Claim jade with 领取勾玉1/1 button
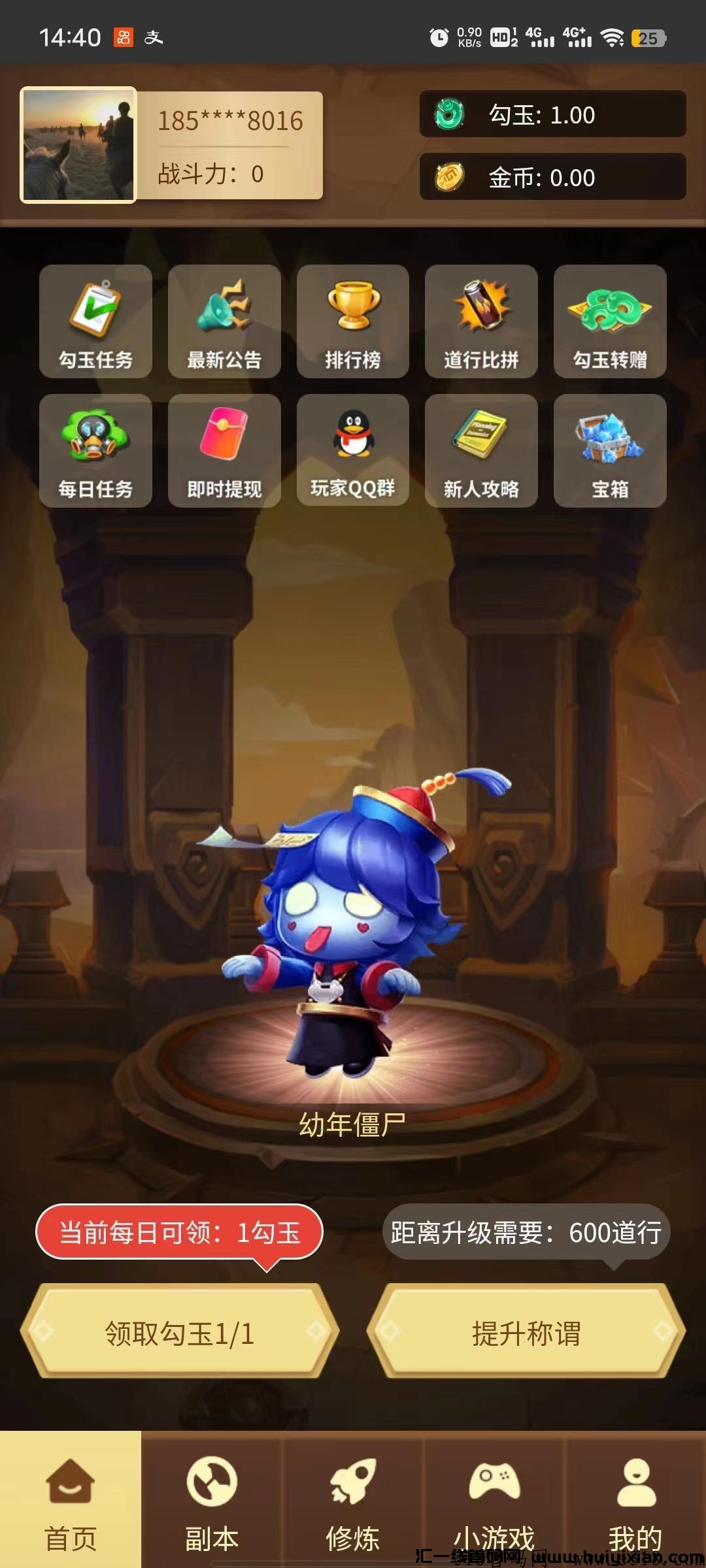Image resolution: width=706 pixels, height=1568 pixels. tap(180, 1331)
